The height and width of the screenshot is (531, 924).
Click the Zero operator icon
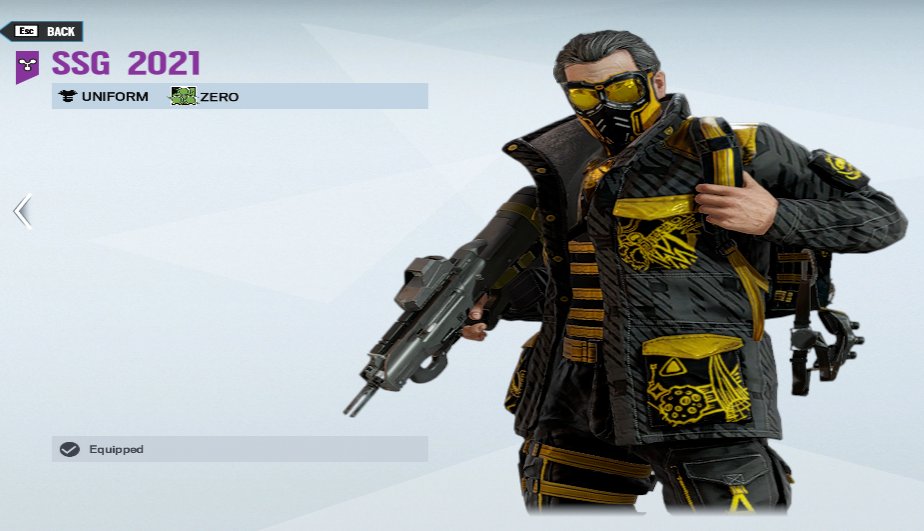coord(183,97)
